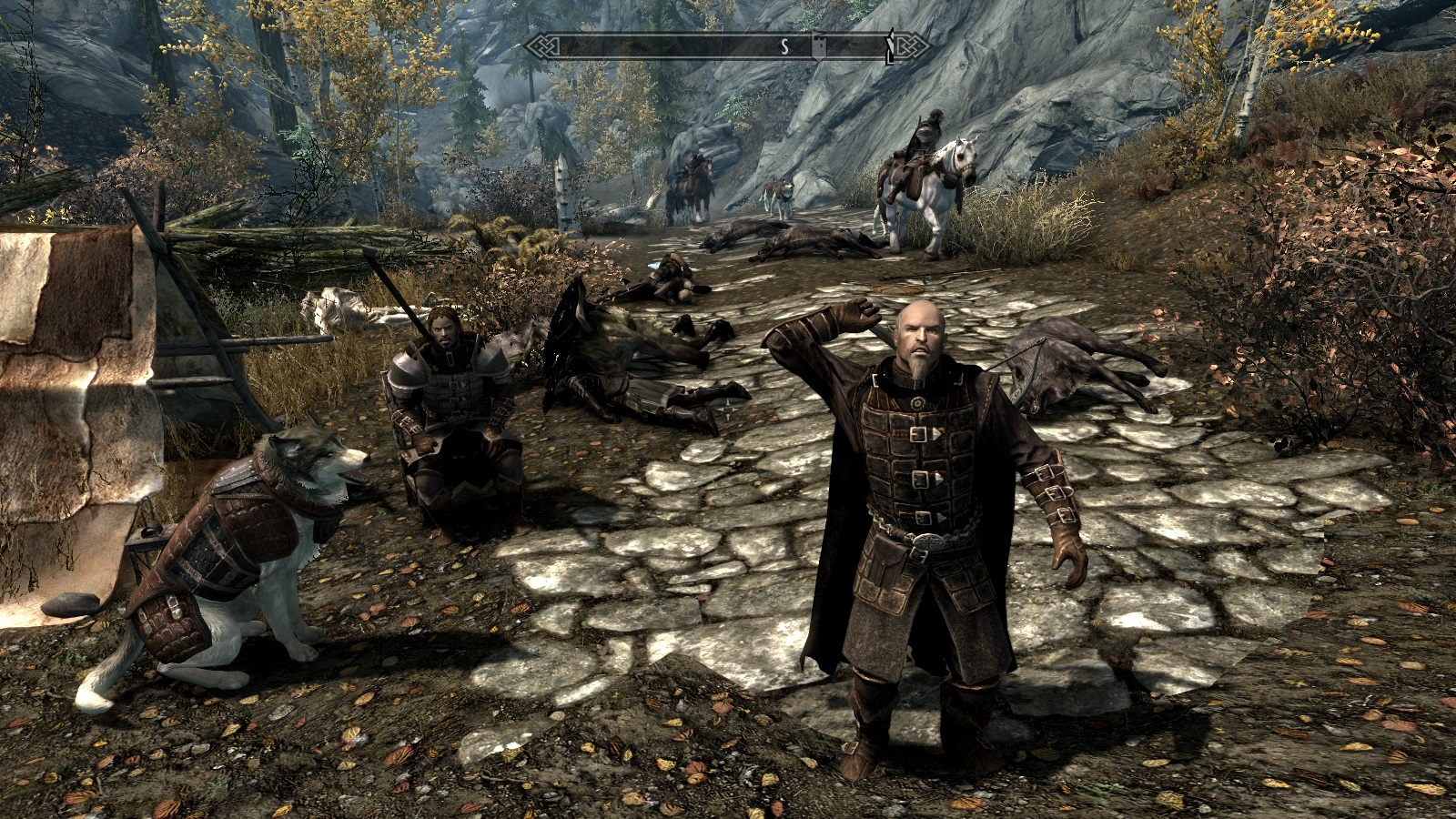The width and height of the screenshot is (1456, 819).
Task: Click the fort marker on the compass
Action: pyautogui.click(x=819, y=46)
